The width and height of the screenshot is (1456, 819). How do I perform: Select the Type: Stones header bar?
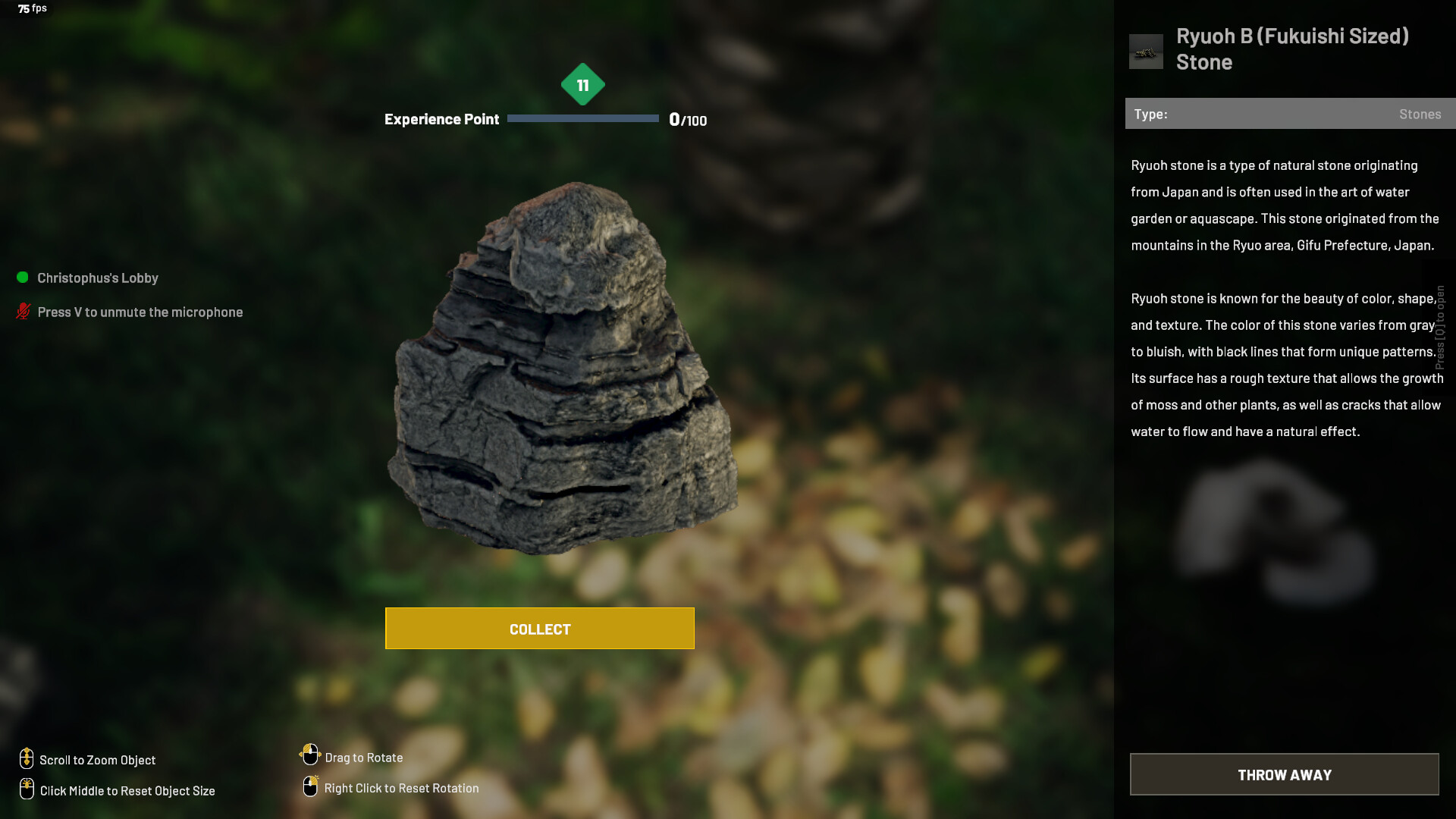[1288, 114]
